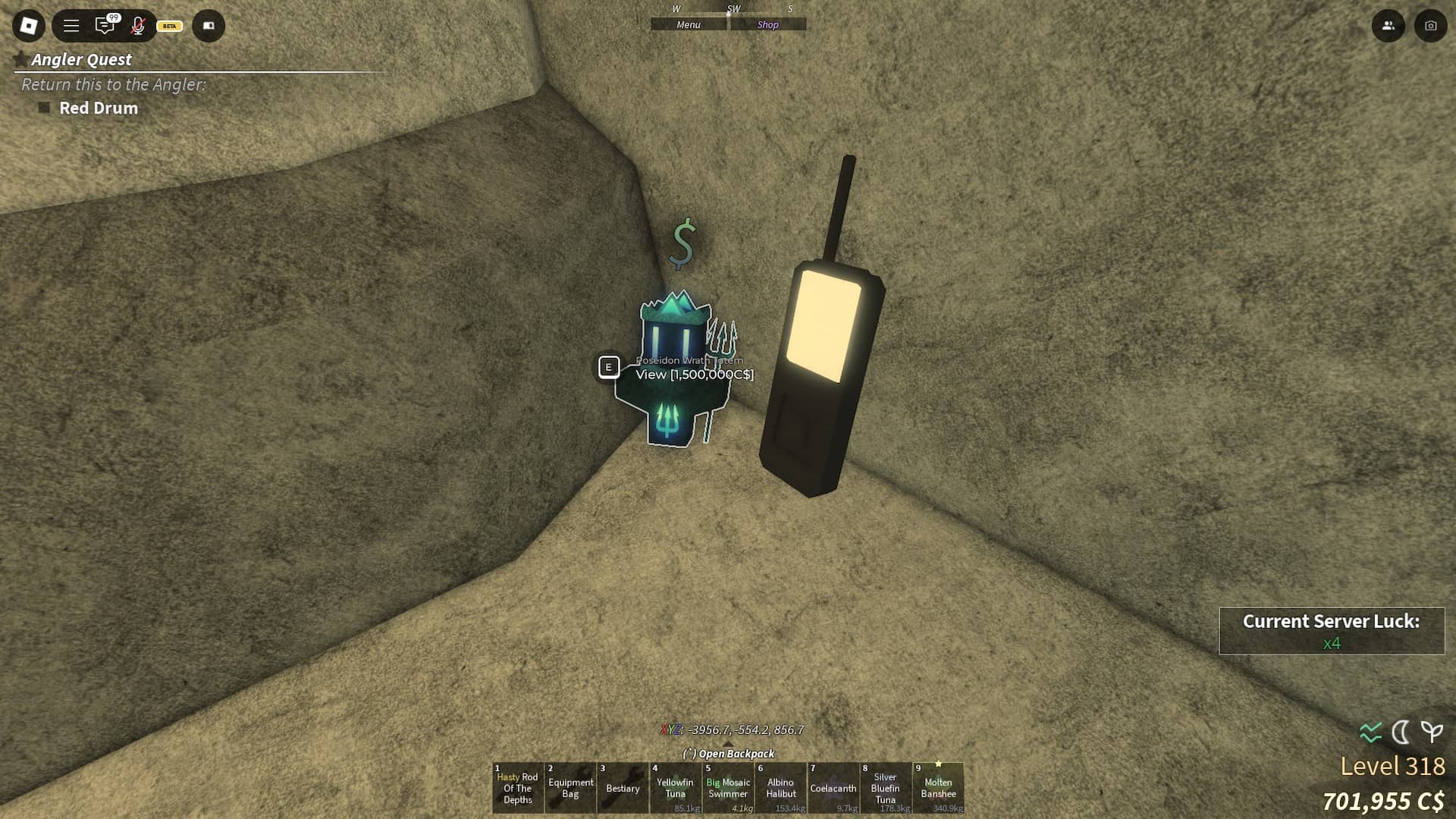Show the player list icon
Image resolution: width=1456 pixels, height=819 pixels.
point(1388,26)
